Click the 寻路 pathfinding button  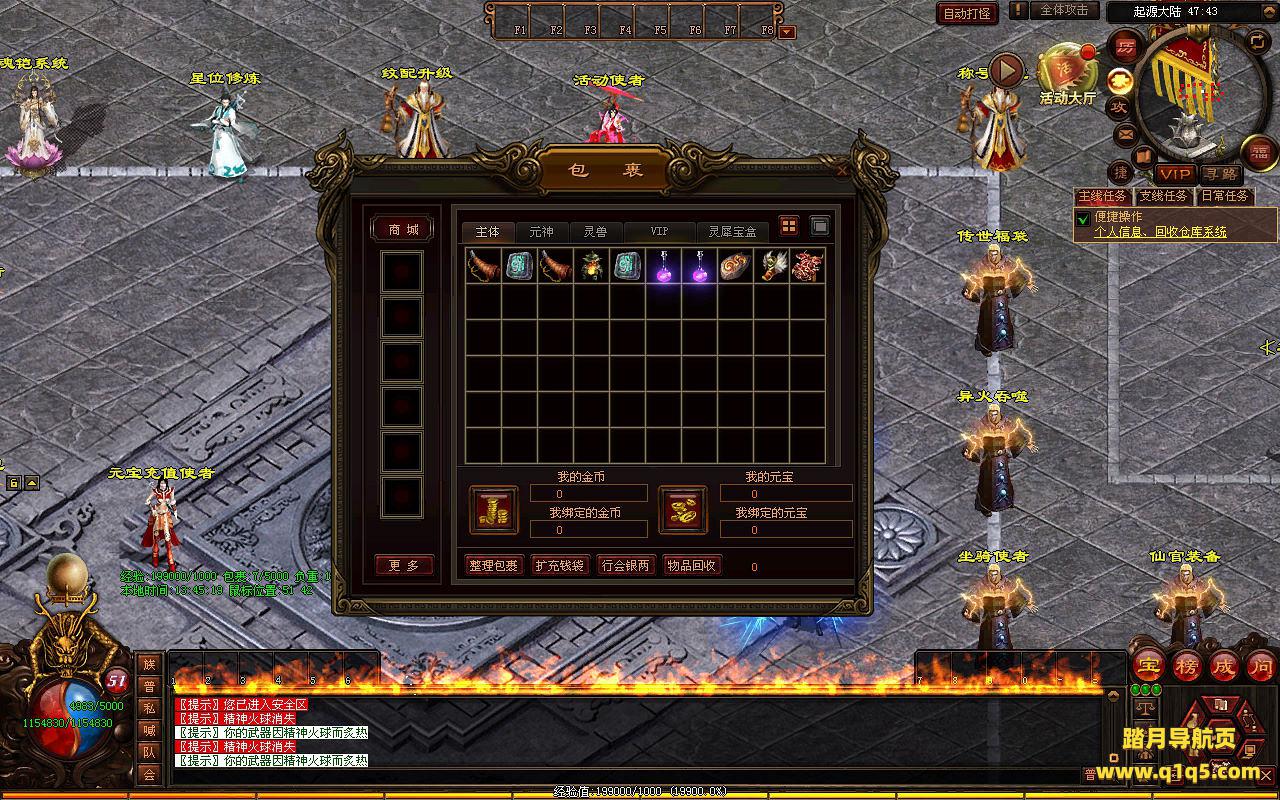click(x=1219, y=174)
